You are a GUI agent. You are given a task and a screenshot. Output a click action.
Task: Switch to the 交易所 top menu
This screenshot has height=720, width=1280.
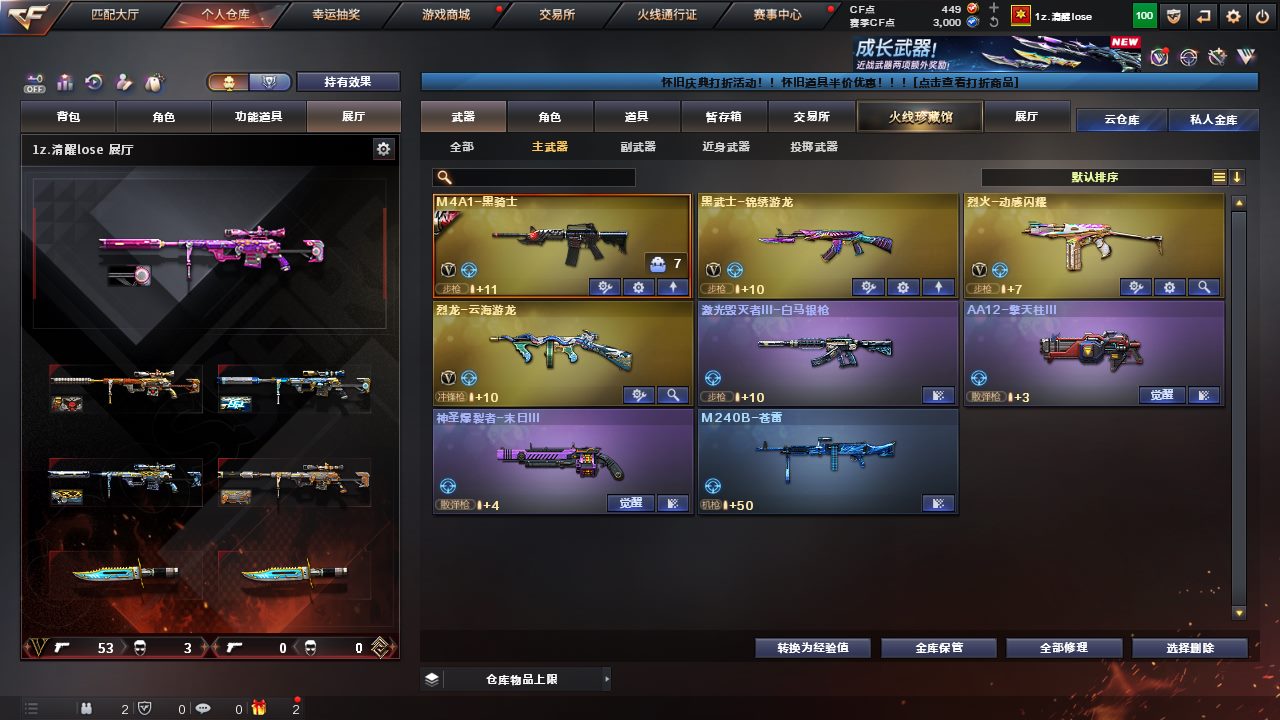557,15
